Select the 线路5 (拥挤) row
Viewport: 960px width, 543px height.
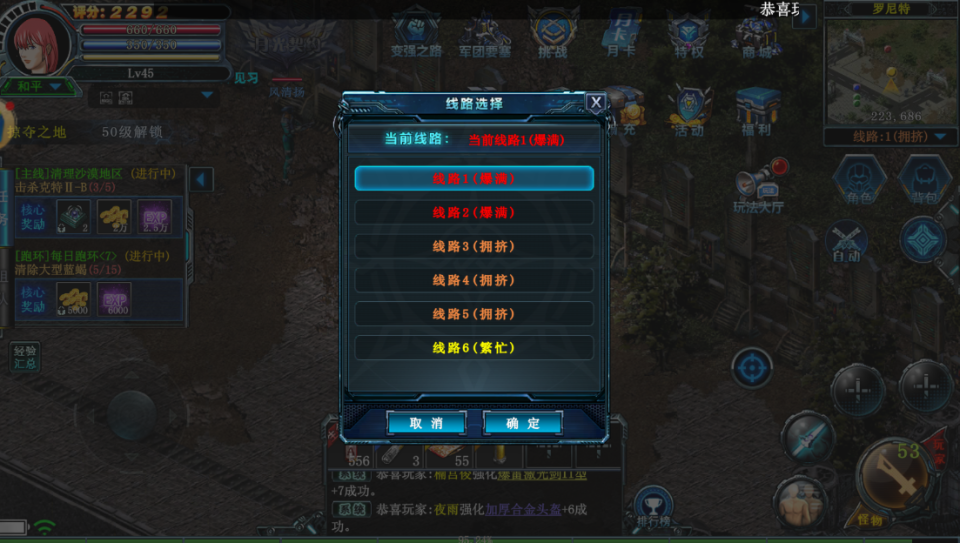click(x=474, y=314)
